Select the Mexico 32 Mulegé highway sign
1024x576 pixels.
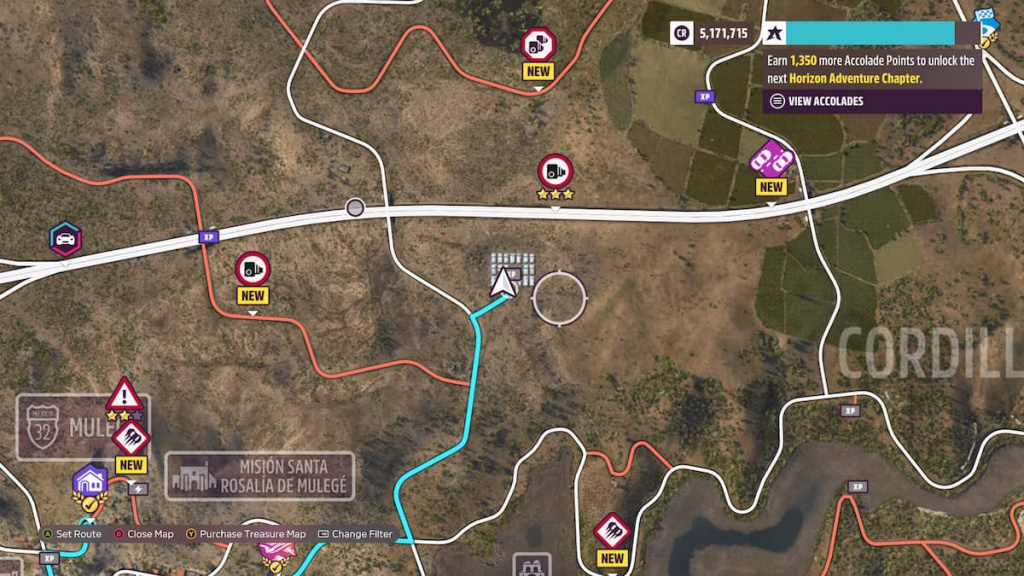pos(45,426)
